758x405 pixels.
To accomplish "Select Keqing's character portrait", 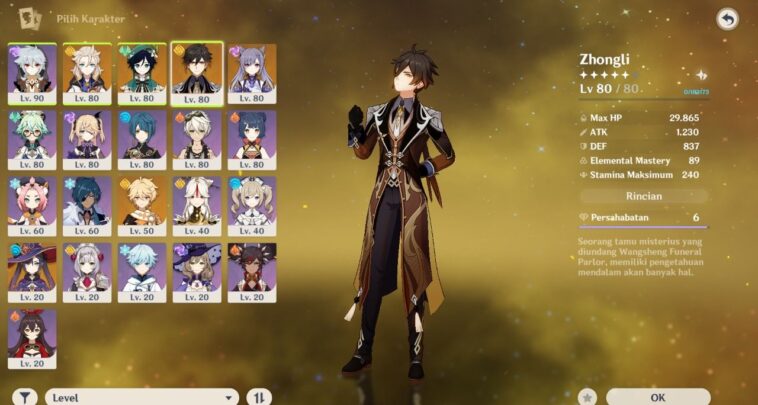I will 251,73.
